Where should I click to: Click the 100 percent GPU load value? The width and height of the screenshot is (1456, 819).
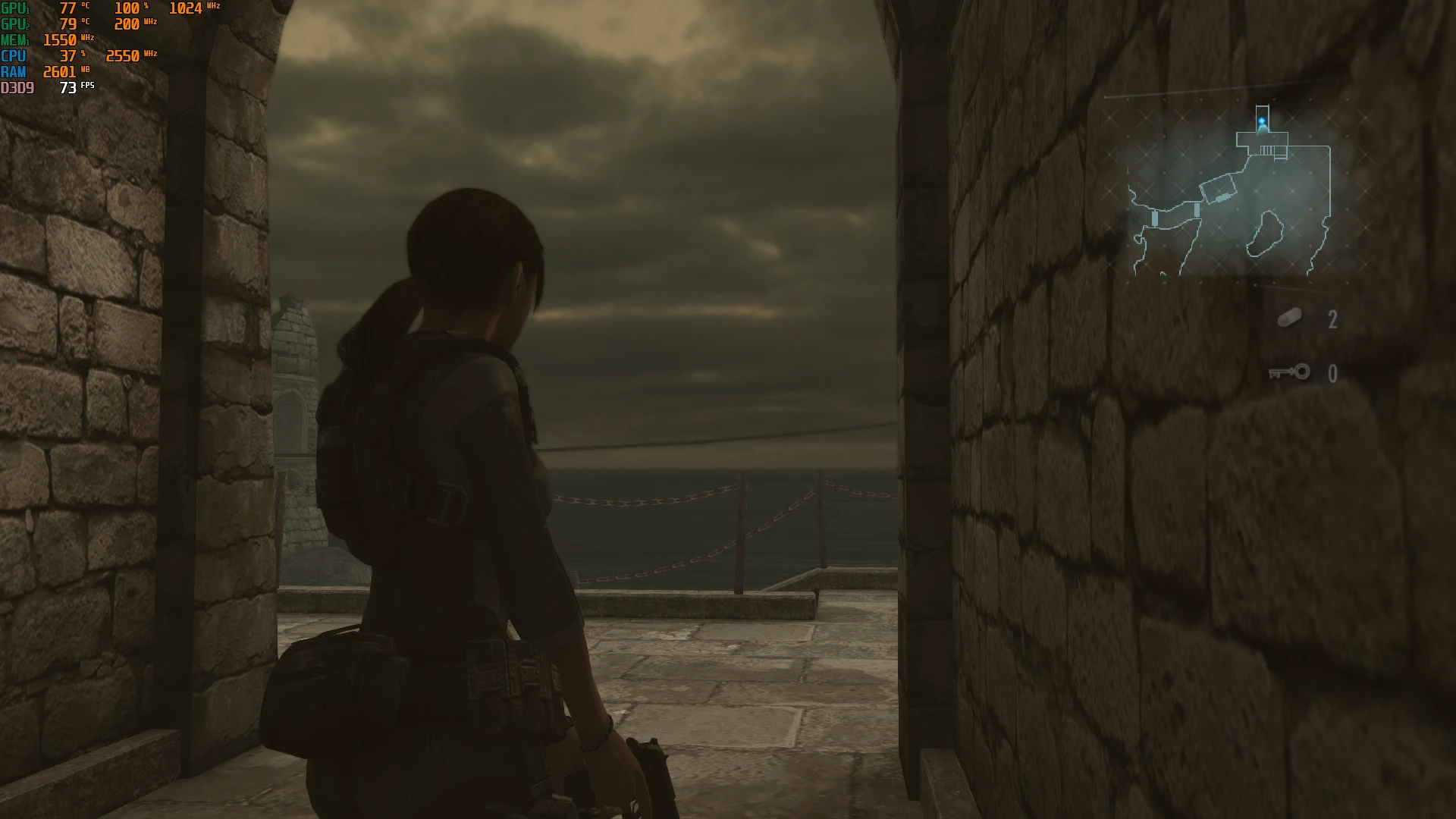pyautogui.click(x=127, y=8)
